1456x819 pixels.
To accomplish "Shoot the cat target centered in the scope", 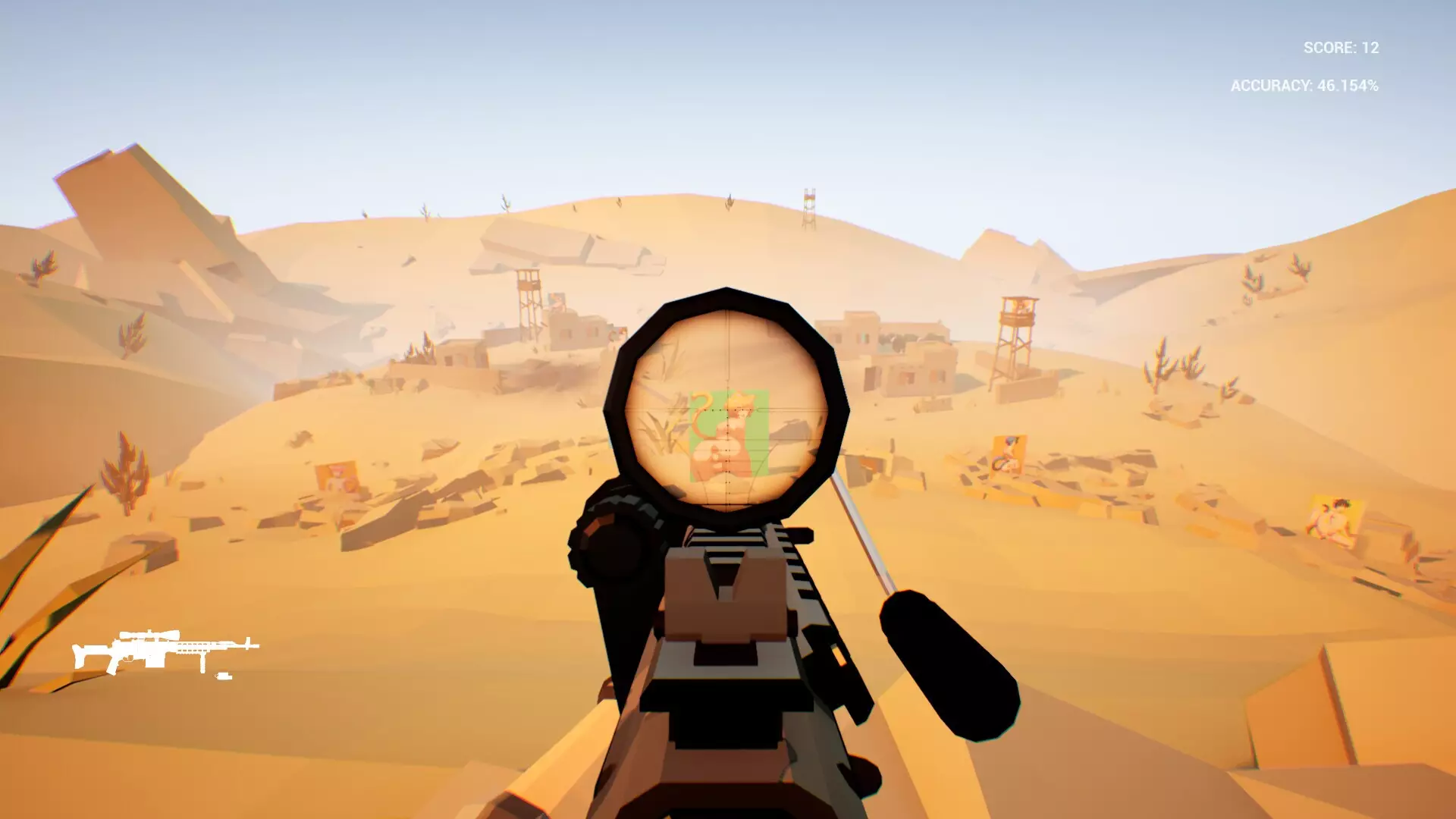I will [x=733, y=432].
